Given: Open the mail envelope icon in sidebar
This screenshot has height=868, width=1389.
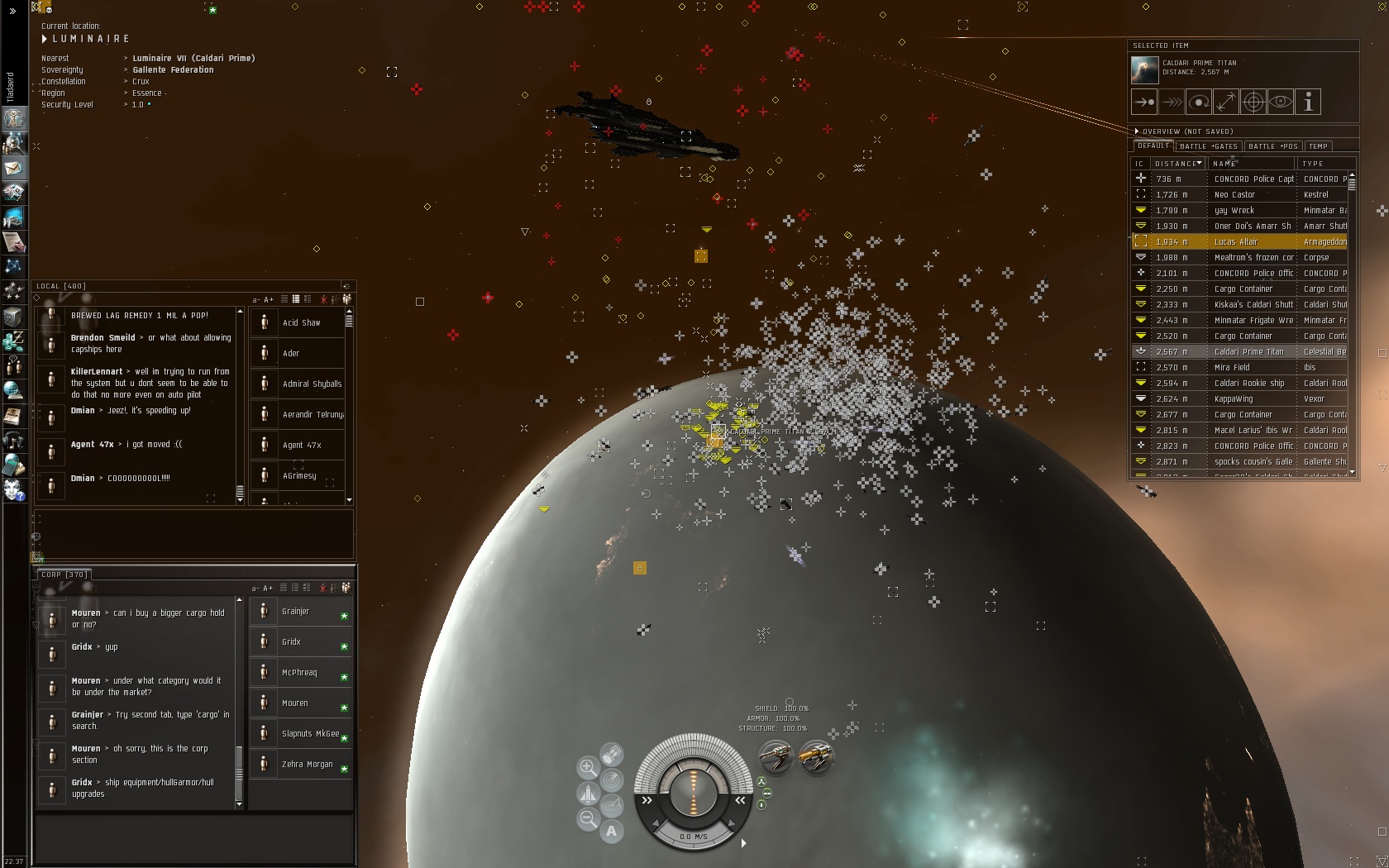Looking at the screenshot, I should [13, 169].
